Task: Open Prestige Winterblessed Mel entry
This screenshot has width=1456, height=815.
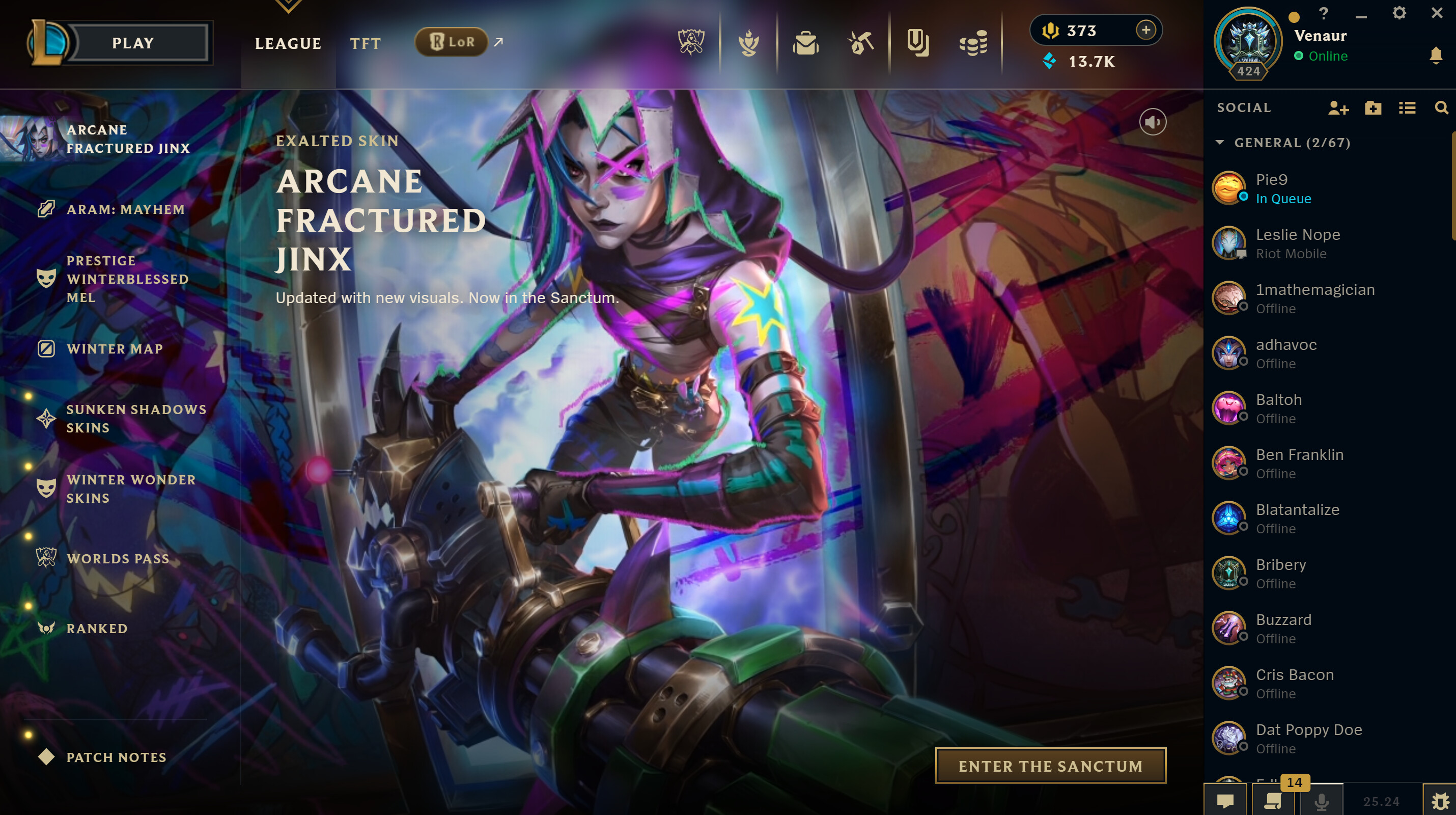Action: tap(127, 279)
